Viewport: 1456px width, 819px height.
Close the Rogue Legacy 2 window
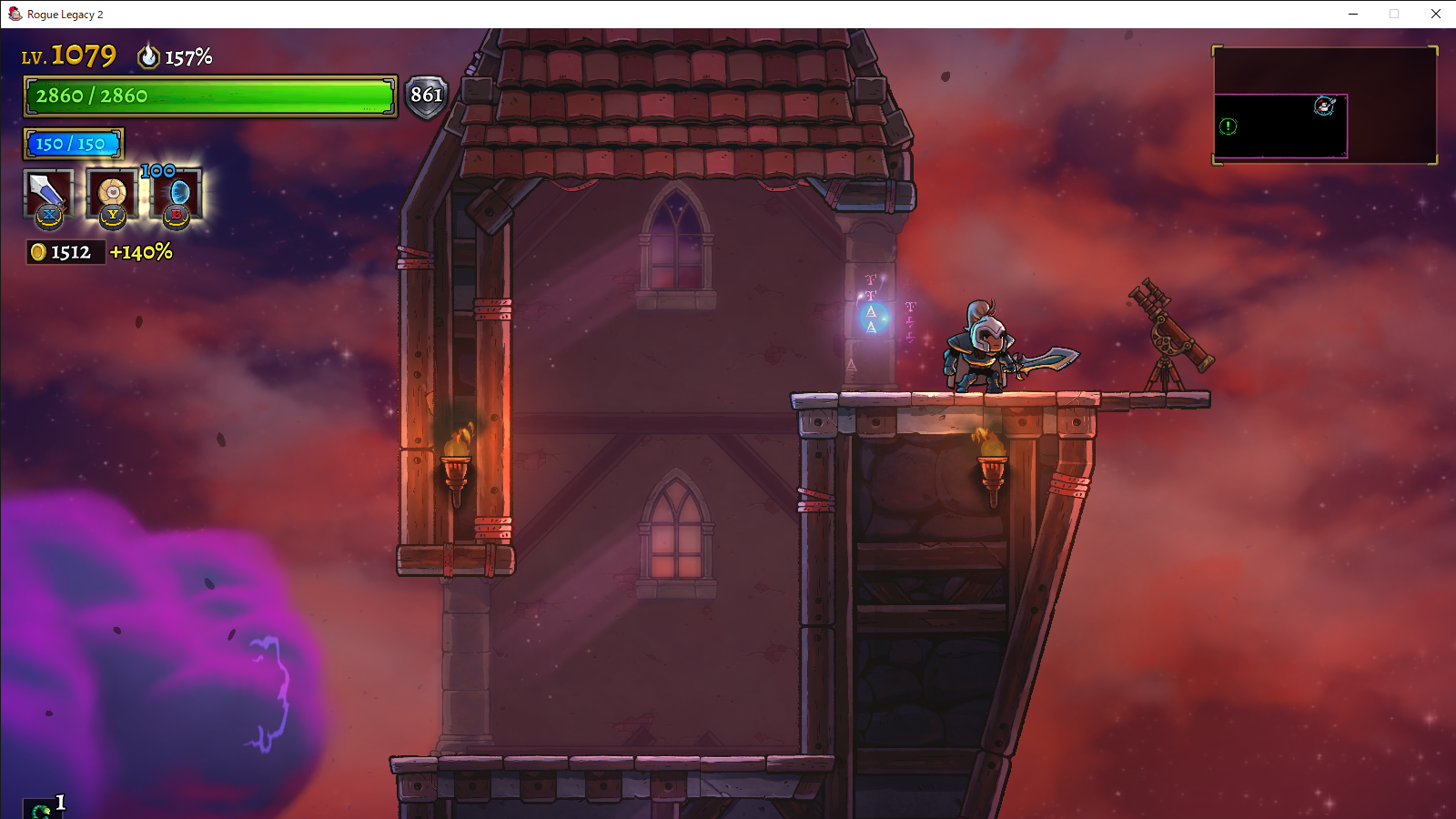1435,14
